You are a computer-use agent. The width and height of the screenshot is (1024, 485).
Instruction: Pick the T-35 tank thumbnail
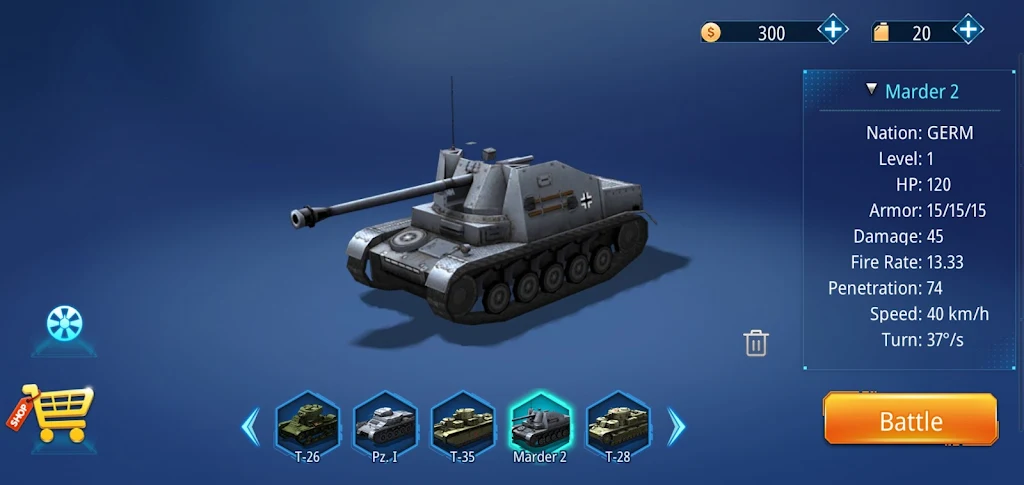coord(462,425)
